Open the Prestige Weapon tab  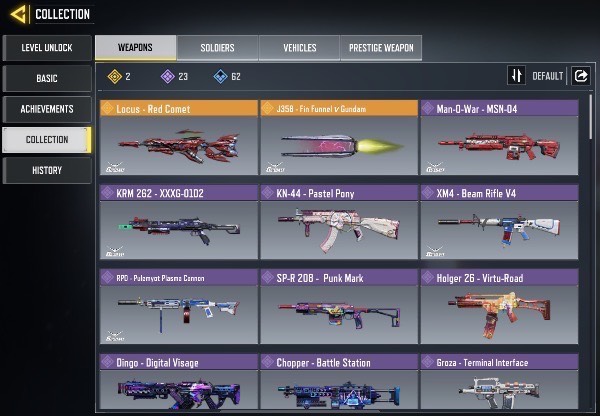380,47
